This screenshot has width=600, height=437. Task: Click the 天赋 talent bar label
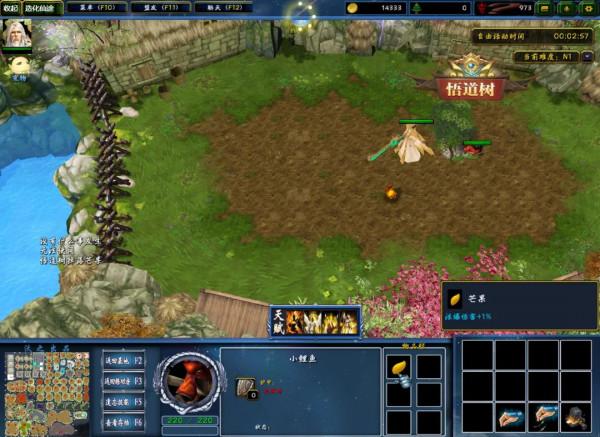coord(279,321)
